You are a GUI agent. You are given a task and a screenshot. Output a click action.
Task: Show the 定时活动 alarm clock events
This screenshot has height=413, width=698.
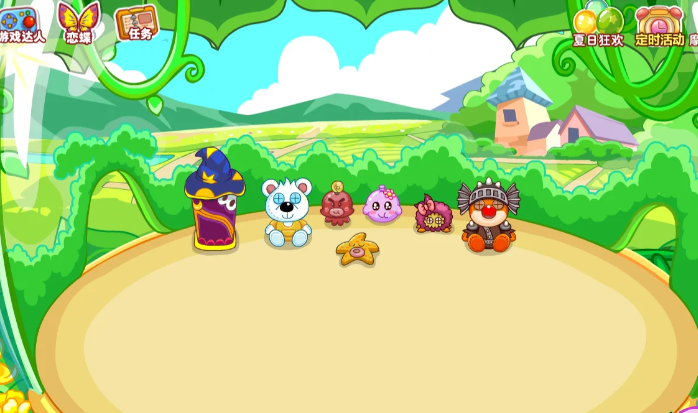659,24
